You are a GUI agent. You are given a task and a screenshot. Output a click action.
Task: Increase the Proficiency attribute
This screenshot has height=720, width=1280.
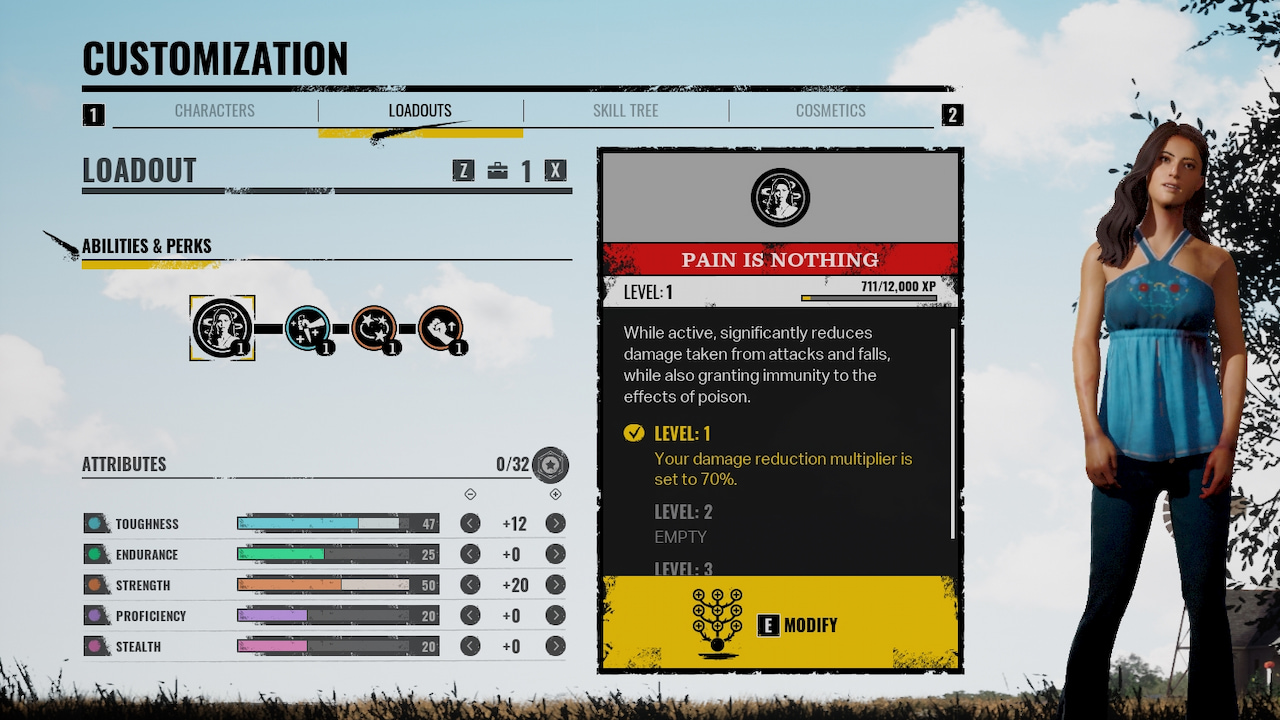556,616
